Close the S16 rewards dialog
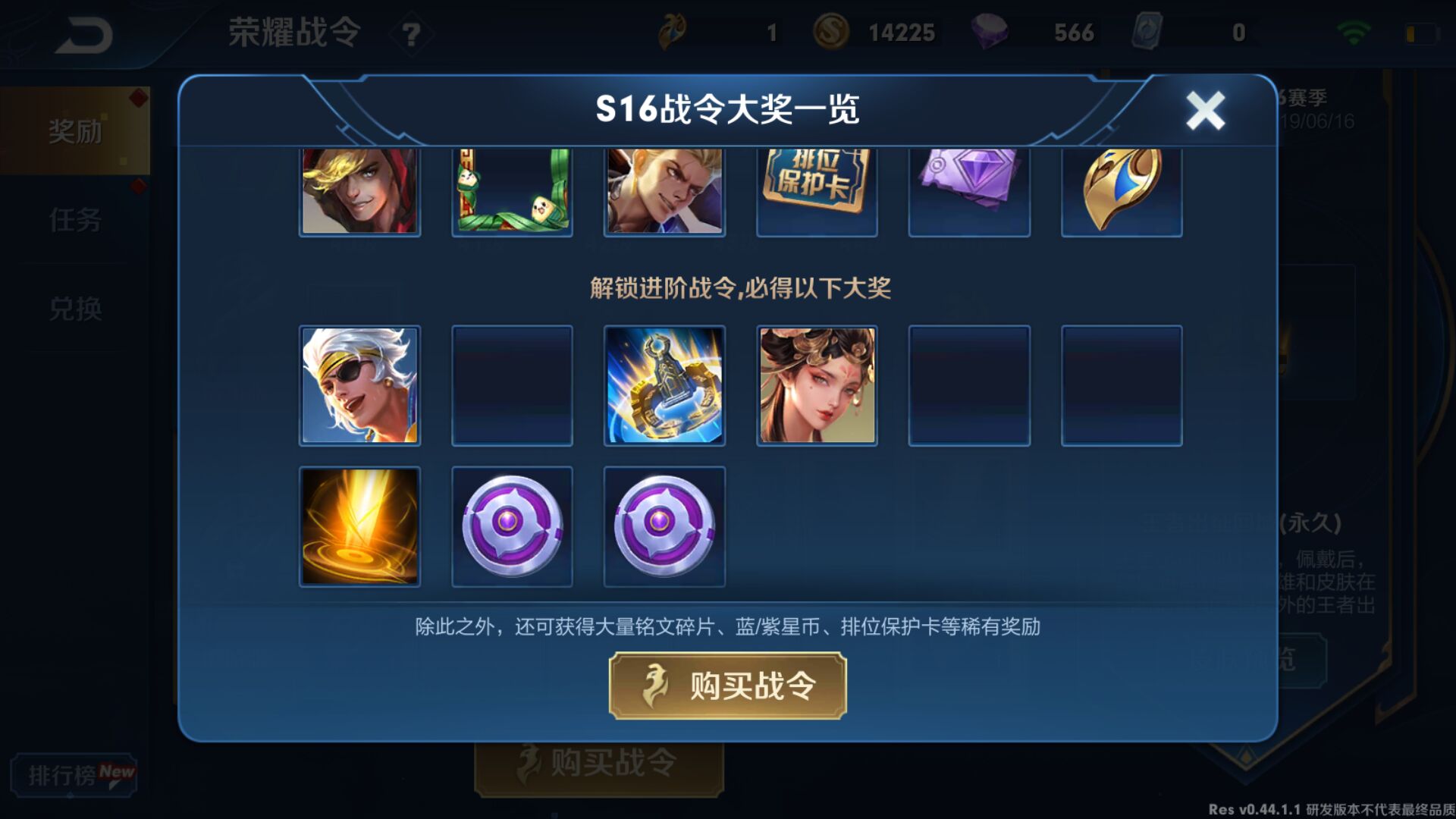This screenshot has width=1456, height=819. click(x=1204, y=109)
